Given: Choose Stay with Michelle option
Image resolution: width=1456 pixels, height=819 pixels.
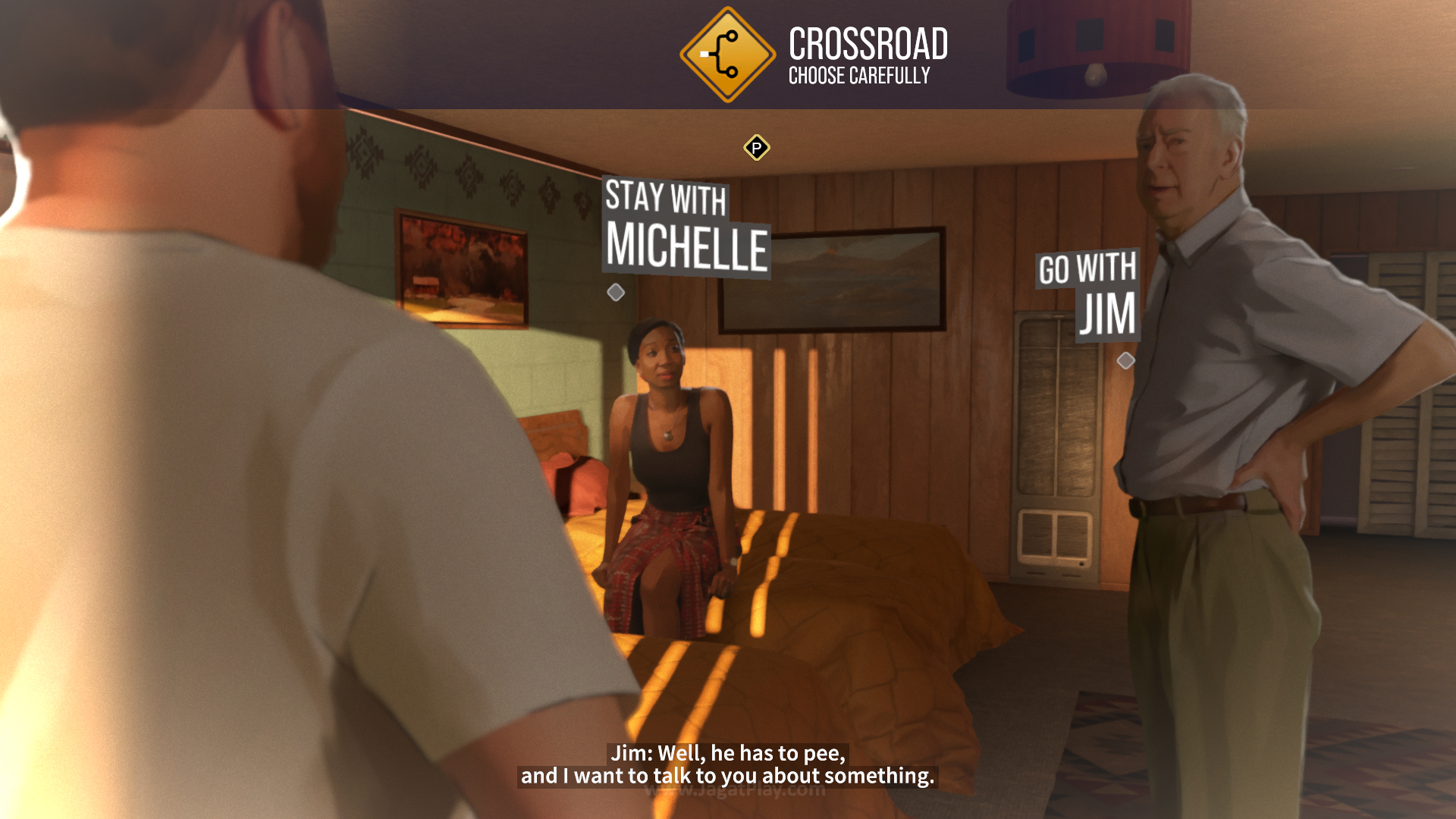Looking at the screenshot, I should tap(686, 227).
